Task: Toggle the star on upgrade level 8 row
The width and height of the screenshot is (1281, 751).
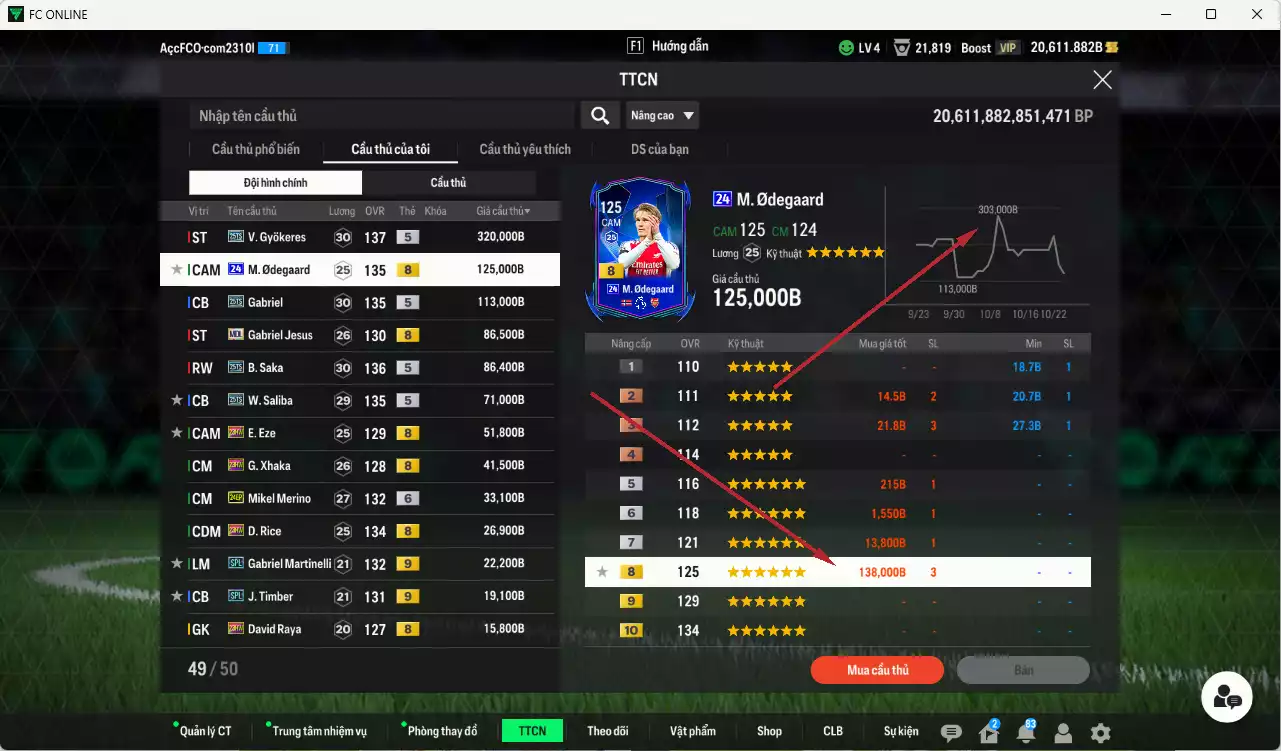Action: [x=601, y=571]
